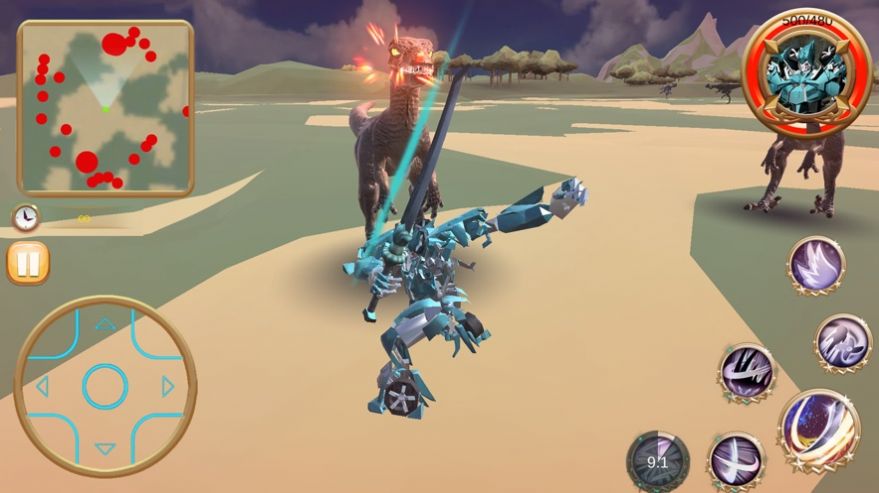Use the feathered wing skill

(x=816, y=265)
